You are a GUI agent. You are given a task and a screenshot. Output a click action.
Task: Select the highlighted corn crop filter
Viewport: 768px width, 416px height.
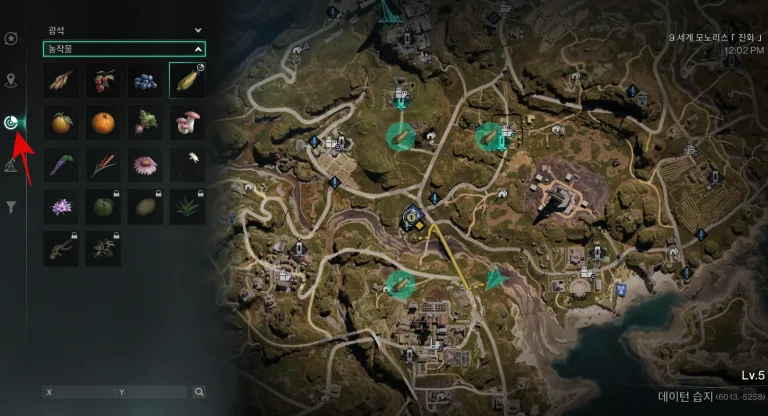click(x=188, y=80)
